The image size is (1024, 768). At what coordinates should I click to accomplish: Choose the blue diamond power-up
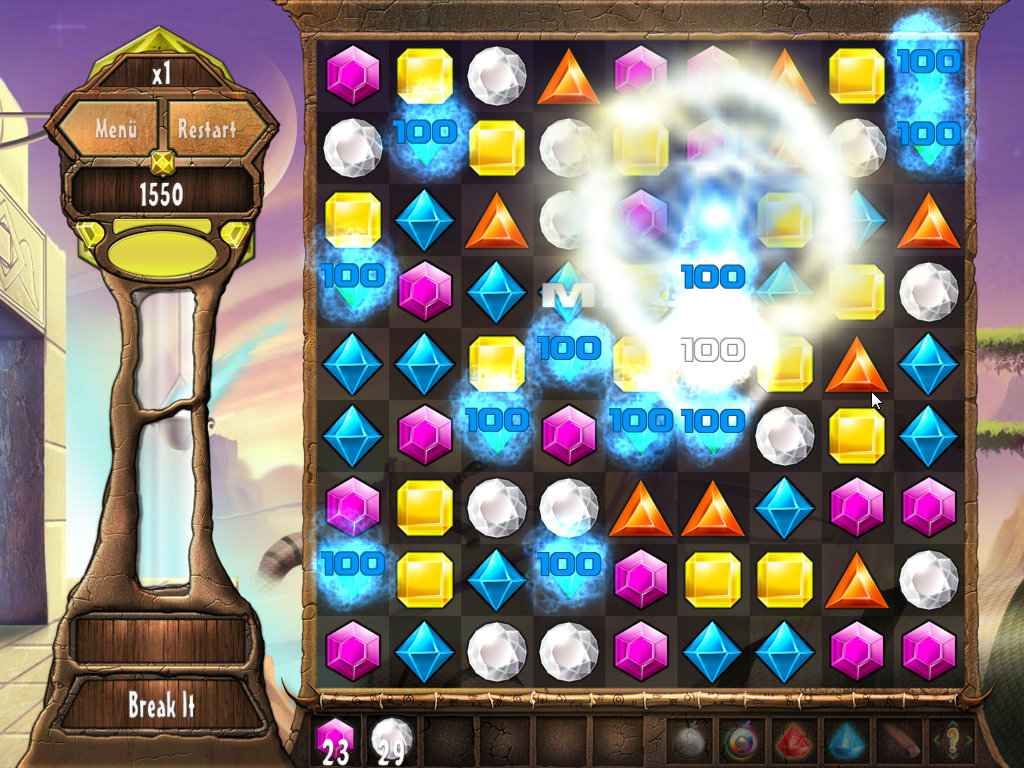[x=845, y=742]
